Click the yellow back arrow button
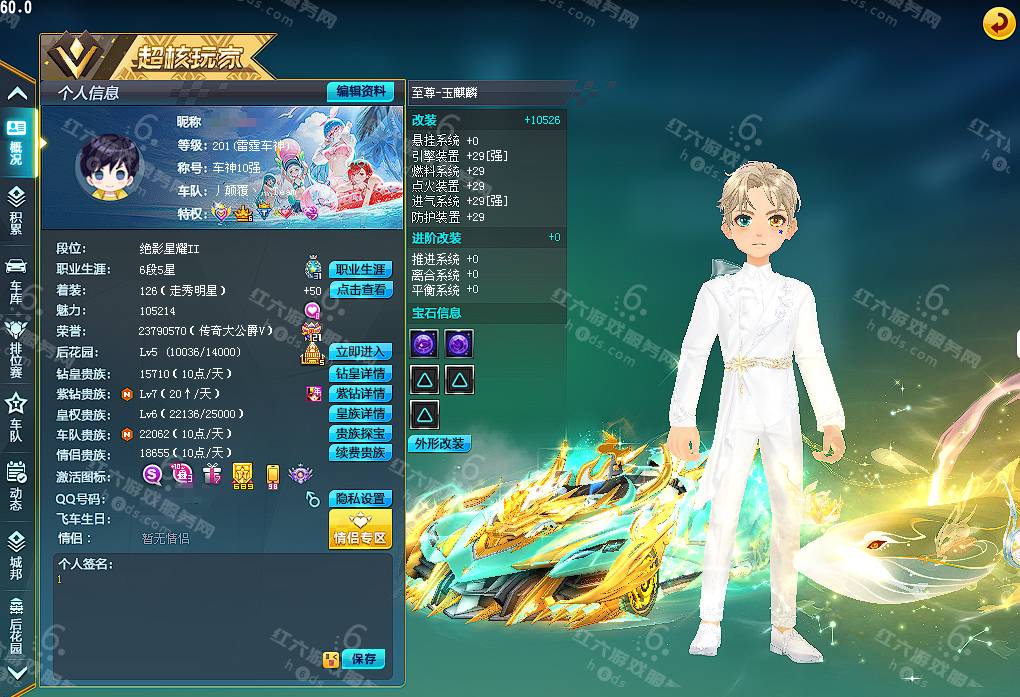Screen dimensions: 1020x697 tap(998, 23)
